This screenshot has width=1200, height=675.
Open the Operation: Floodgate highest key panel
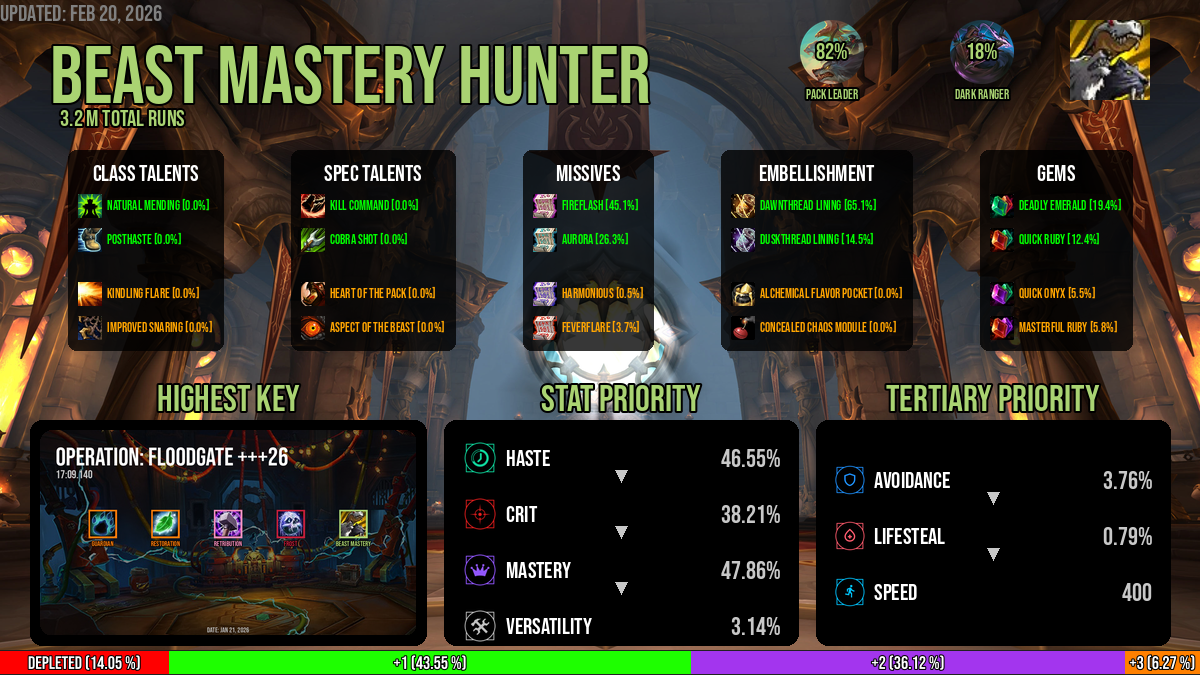tap(228, 532)
